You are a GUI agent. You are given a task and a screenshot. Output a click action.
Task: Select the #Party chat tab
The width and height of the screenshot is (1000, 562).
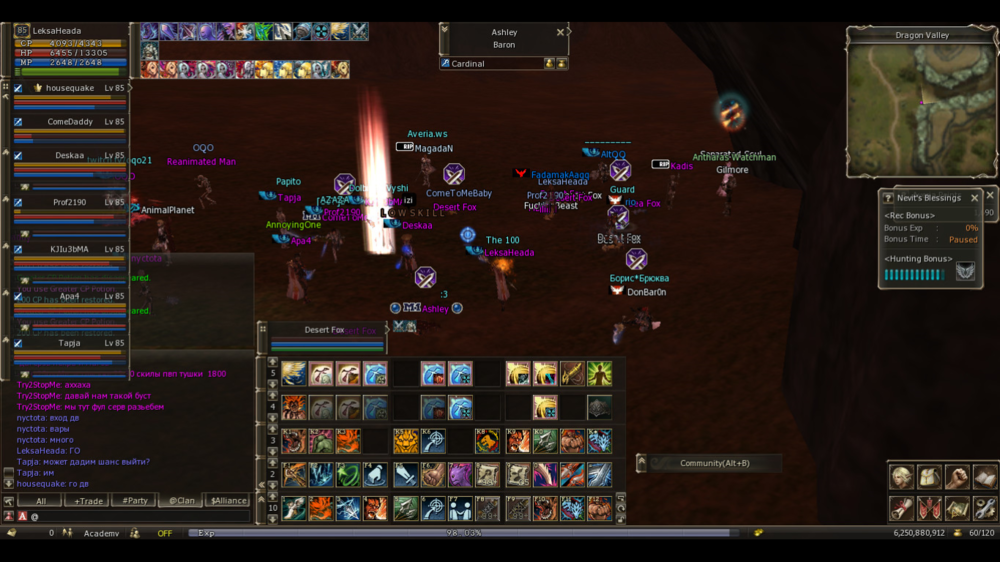tap(132, 500)
